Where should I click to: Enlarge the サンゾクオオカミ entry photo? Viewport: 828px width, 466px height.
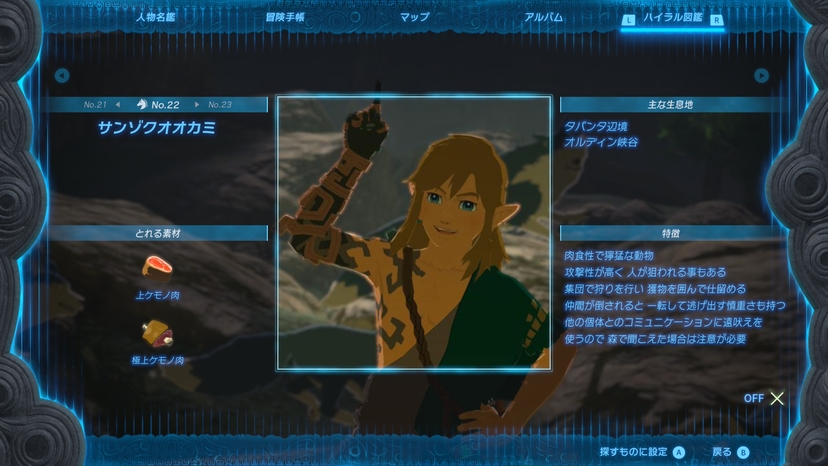[413, 233]
